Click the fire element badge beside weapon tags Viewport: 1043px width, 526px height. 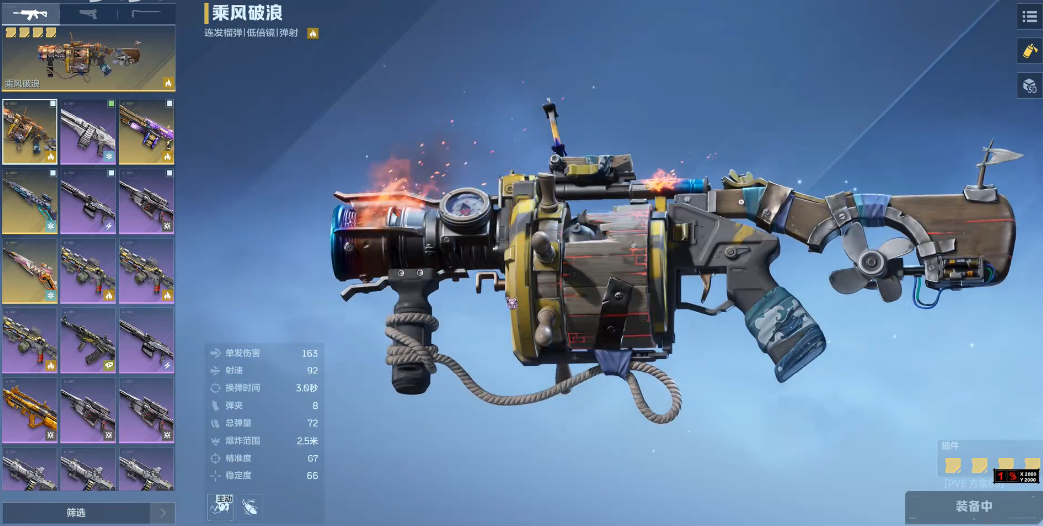point(313,33)
